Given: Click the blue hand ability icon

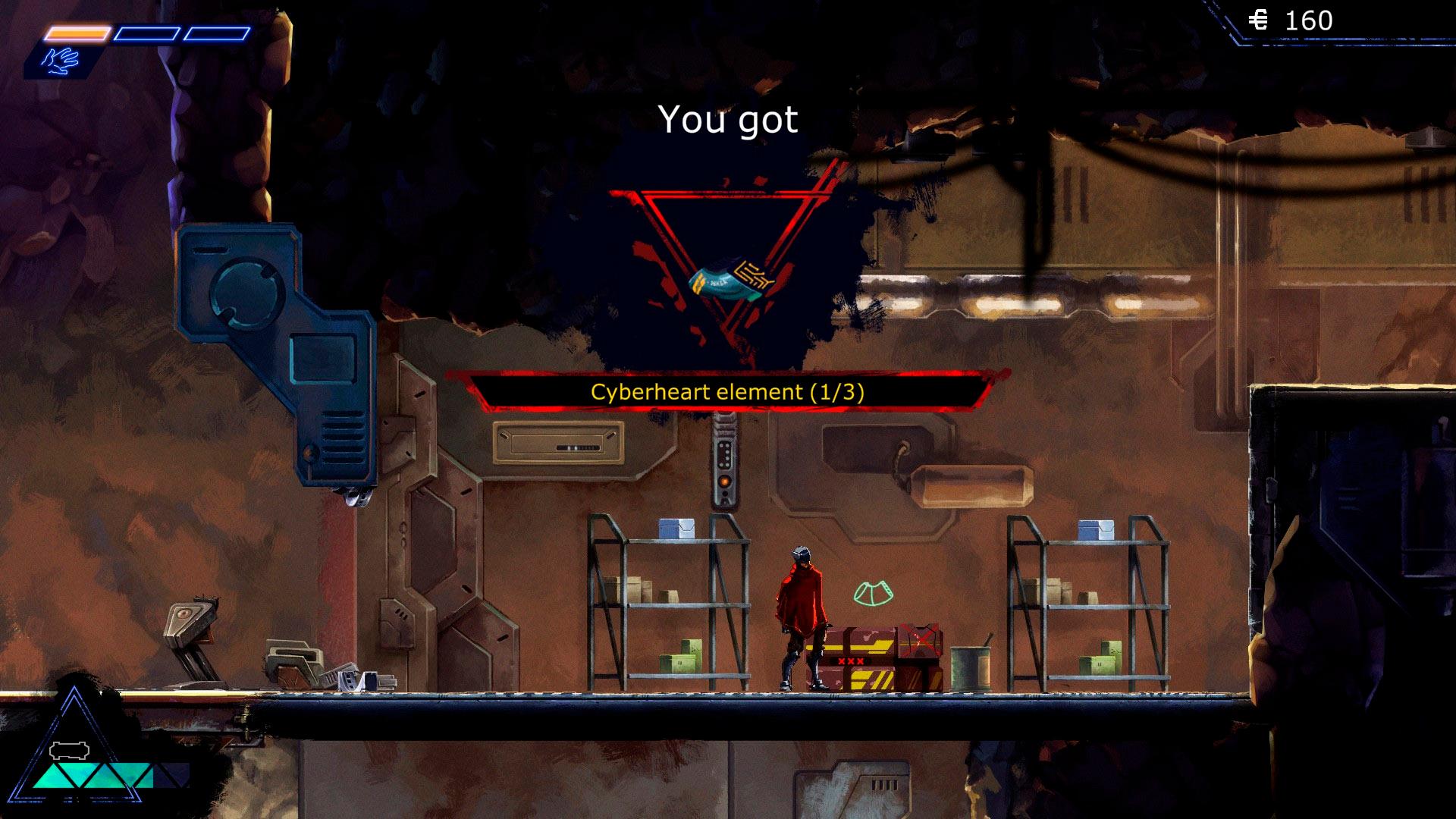Looking at the screenshot, I should 62,60.
